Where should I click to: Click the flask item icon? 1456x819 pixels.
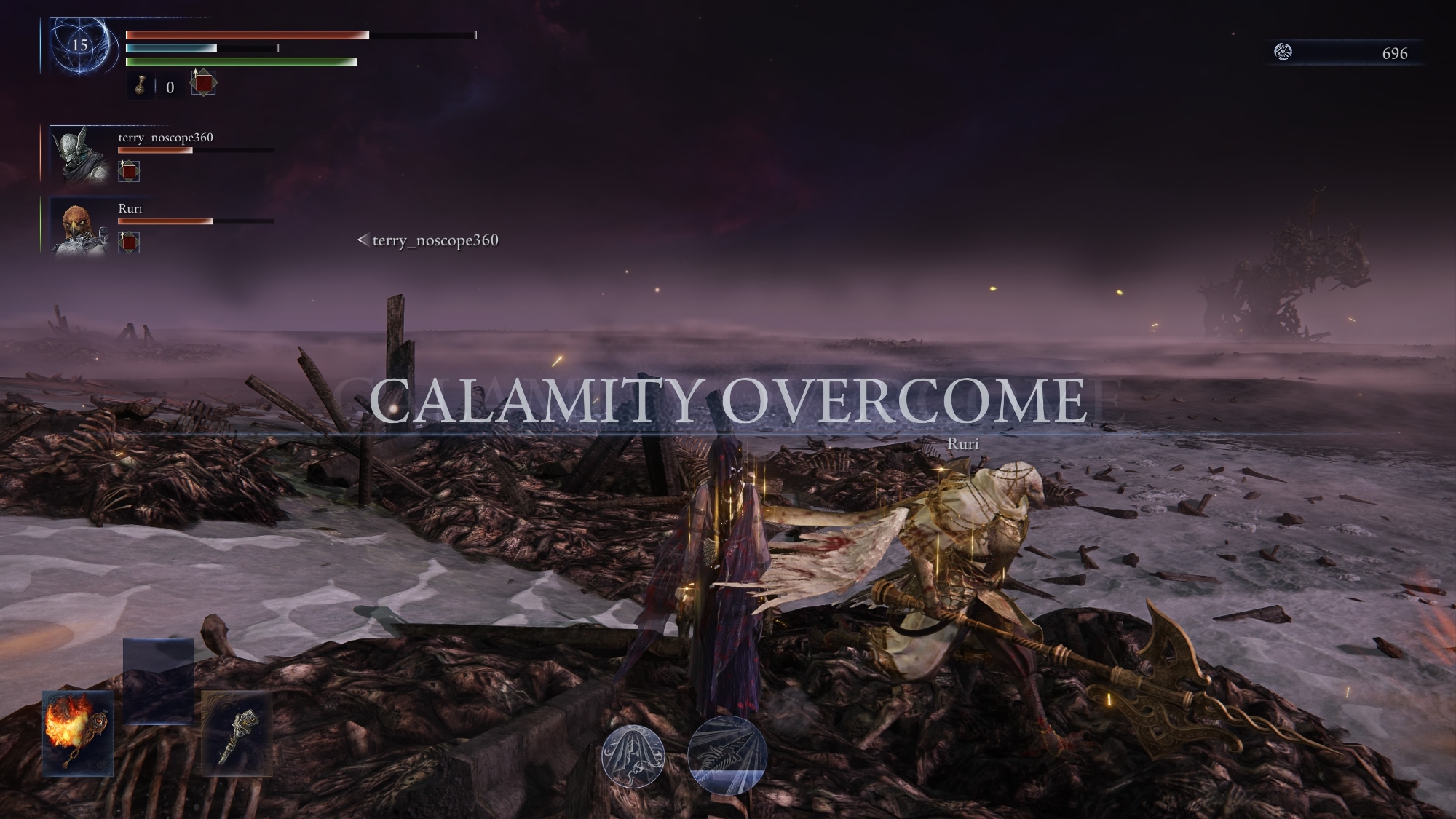tap(141, 87)
